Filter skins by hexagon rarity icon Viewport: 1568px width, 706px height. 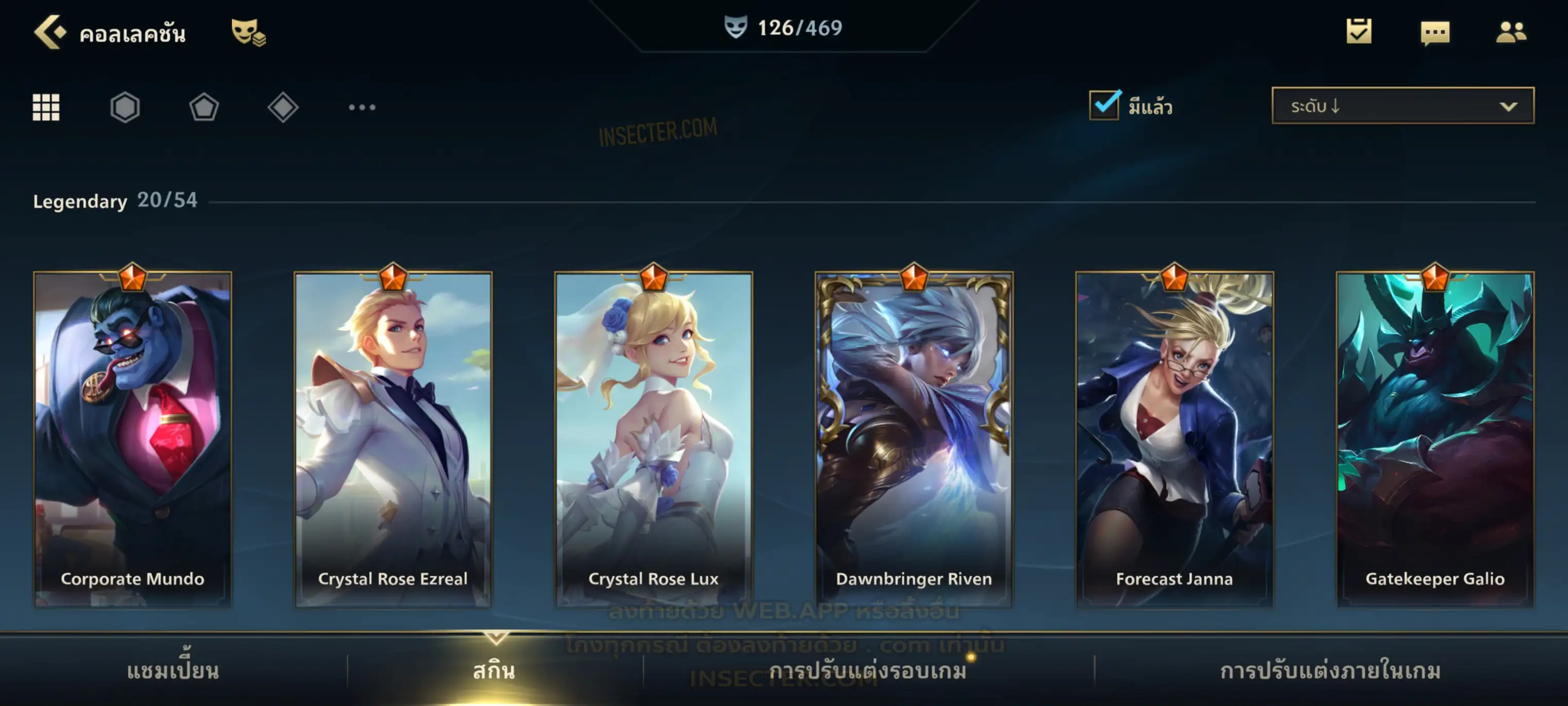(x=125, y=108)
